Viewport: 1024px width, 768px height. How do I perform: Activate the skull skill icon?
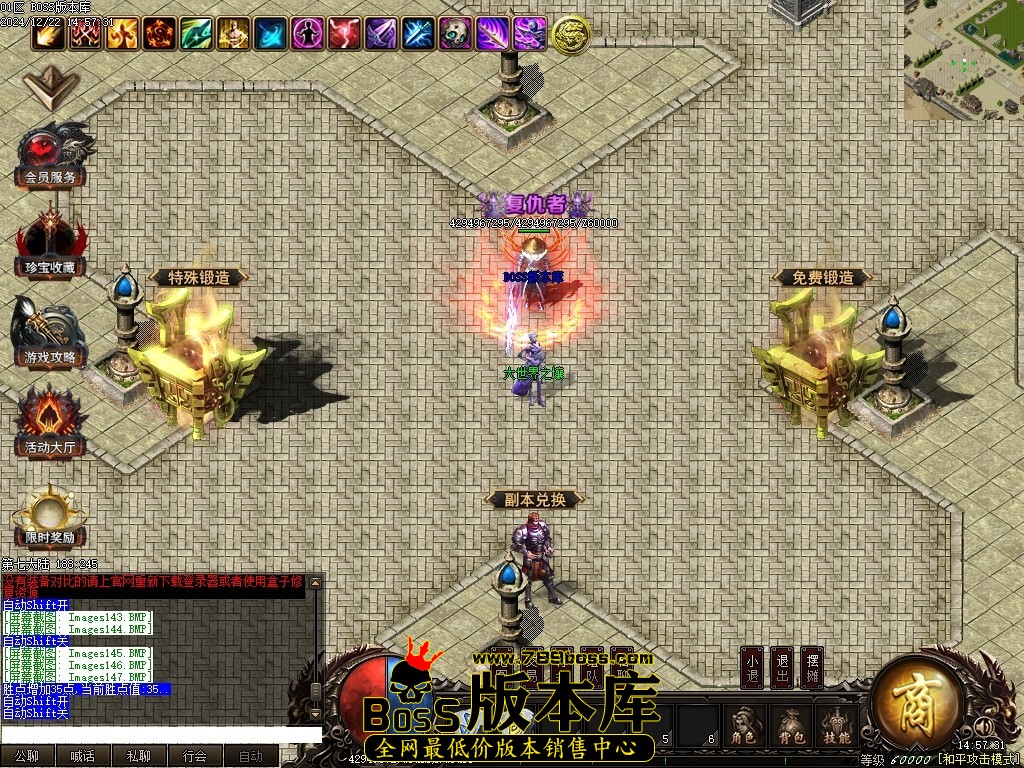pyautogui.click(x=456, y=34)
